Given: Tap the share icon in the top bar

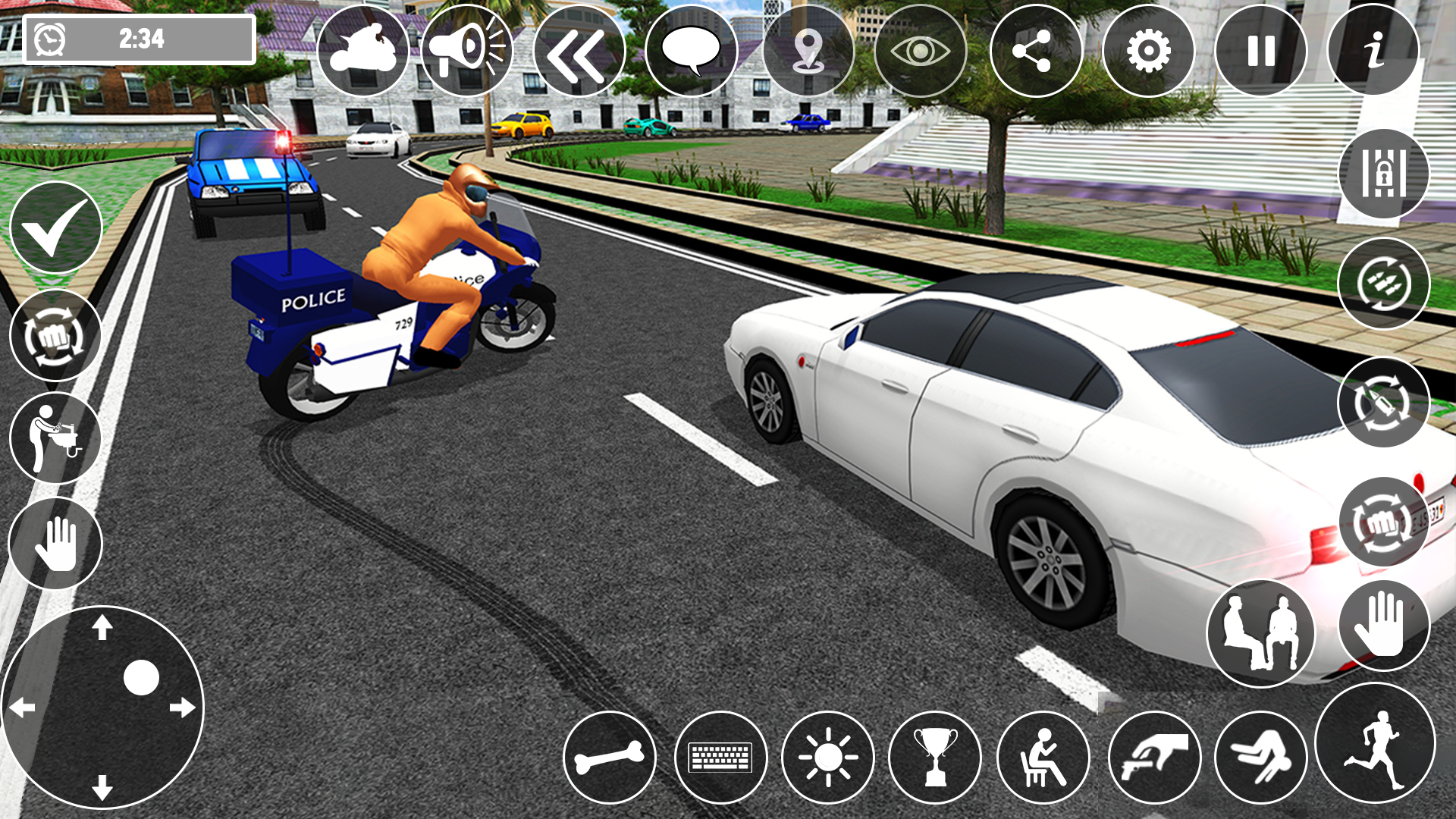Looking at the screenshot, I should click(x=1034, y=48).
